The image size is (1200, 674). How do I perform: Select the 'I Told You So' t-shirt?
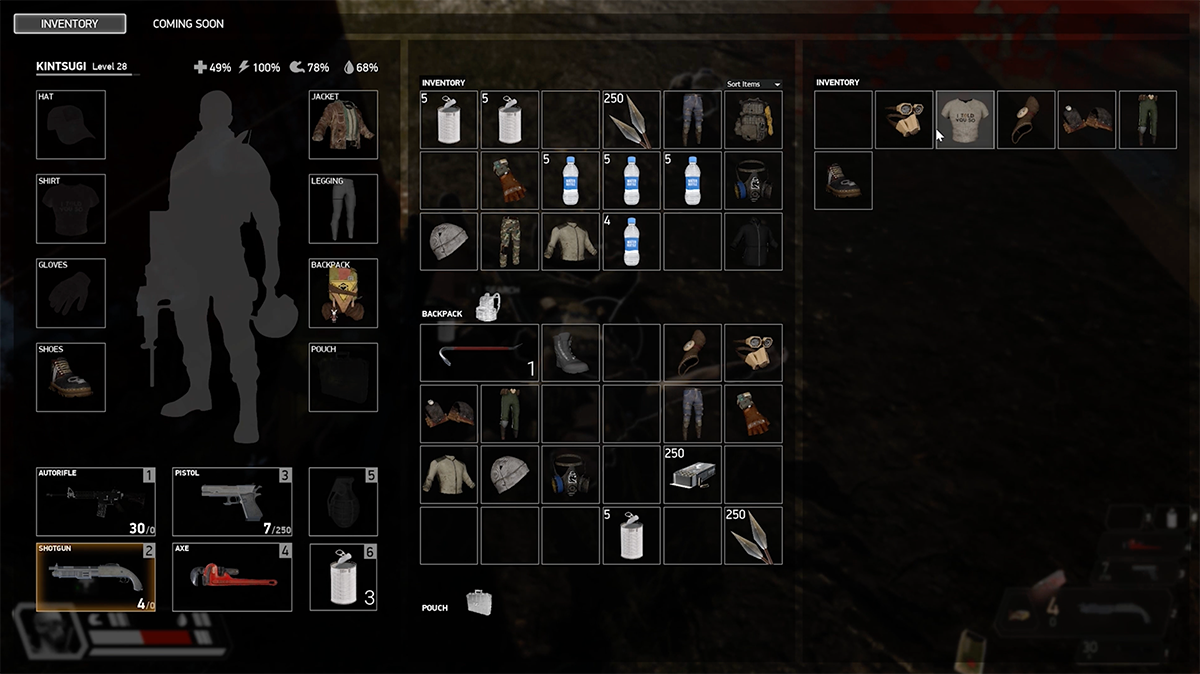tap(965, 120)
